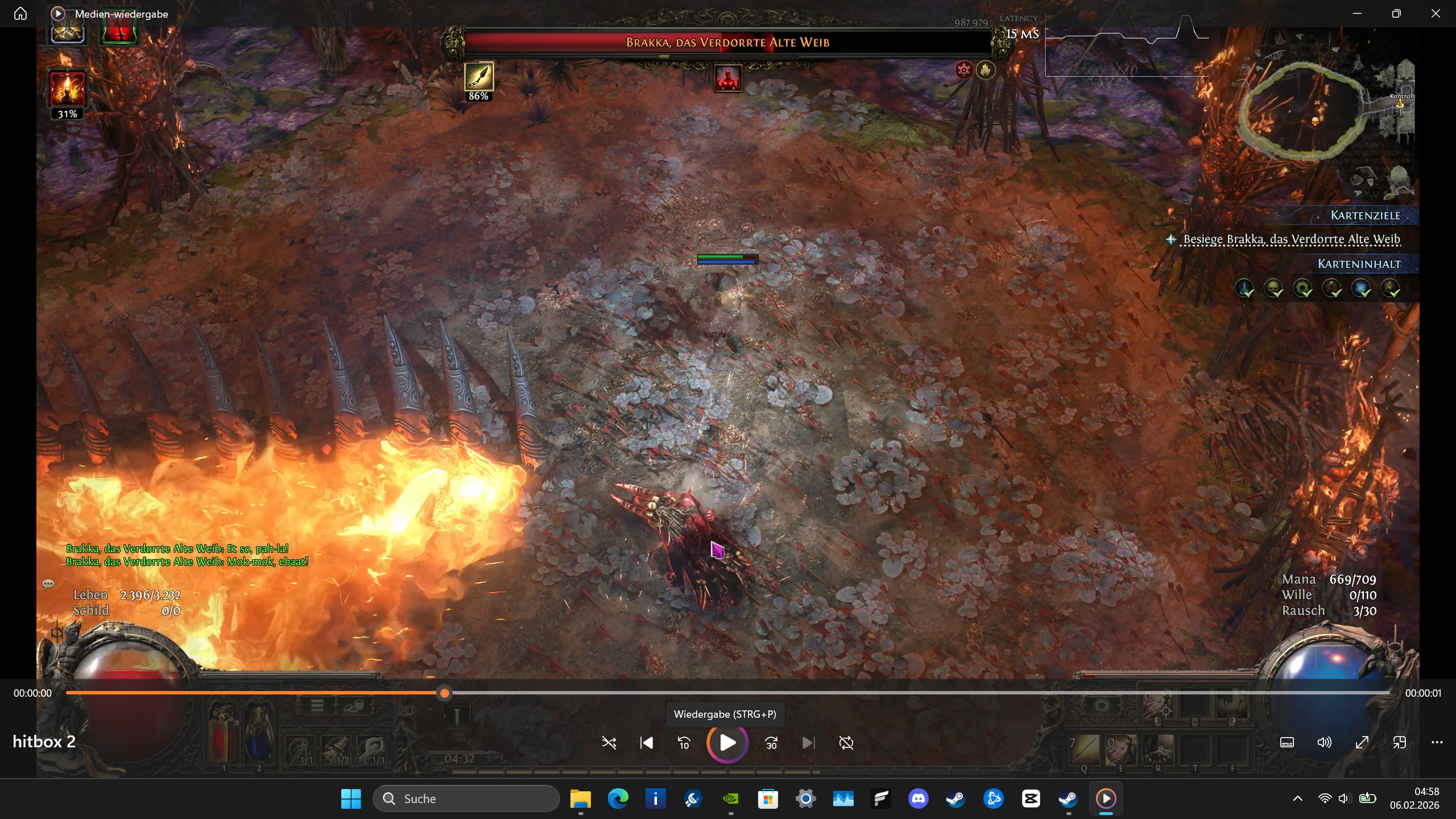The width and height of the screenshot is (1456, 819).
Task: Click the blue orb map content icon
Action: tap(1362, 288)
